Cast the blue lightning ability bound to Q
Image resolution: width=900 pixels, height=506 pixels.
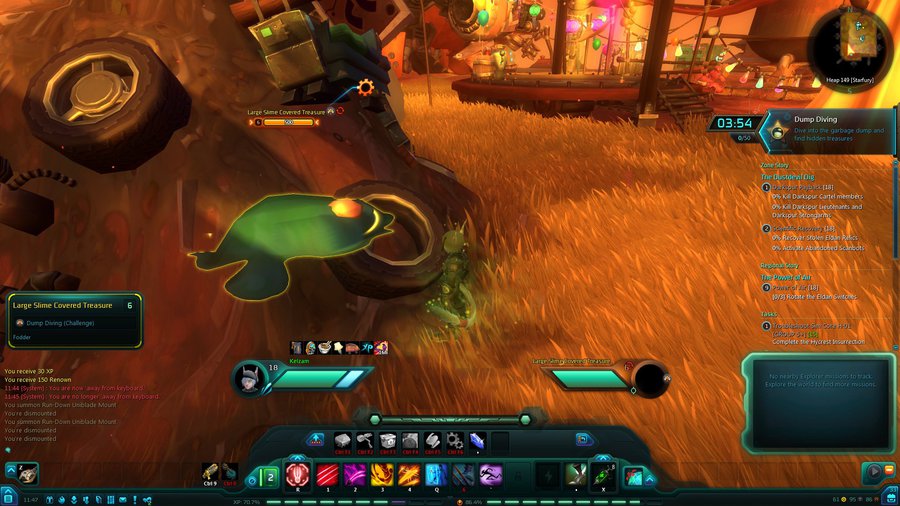point(436,474)
